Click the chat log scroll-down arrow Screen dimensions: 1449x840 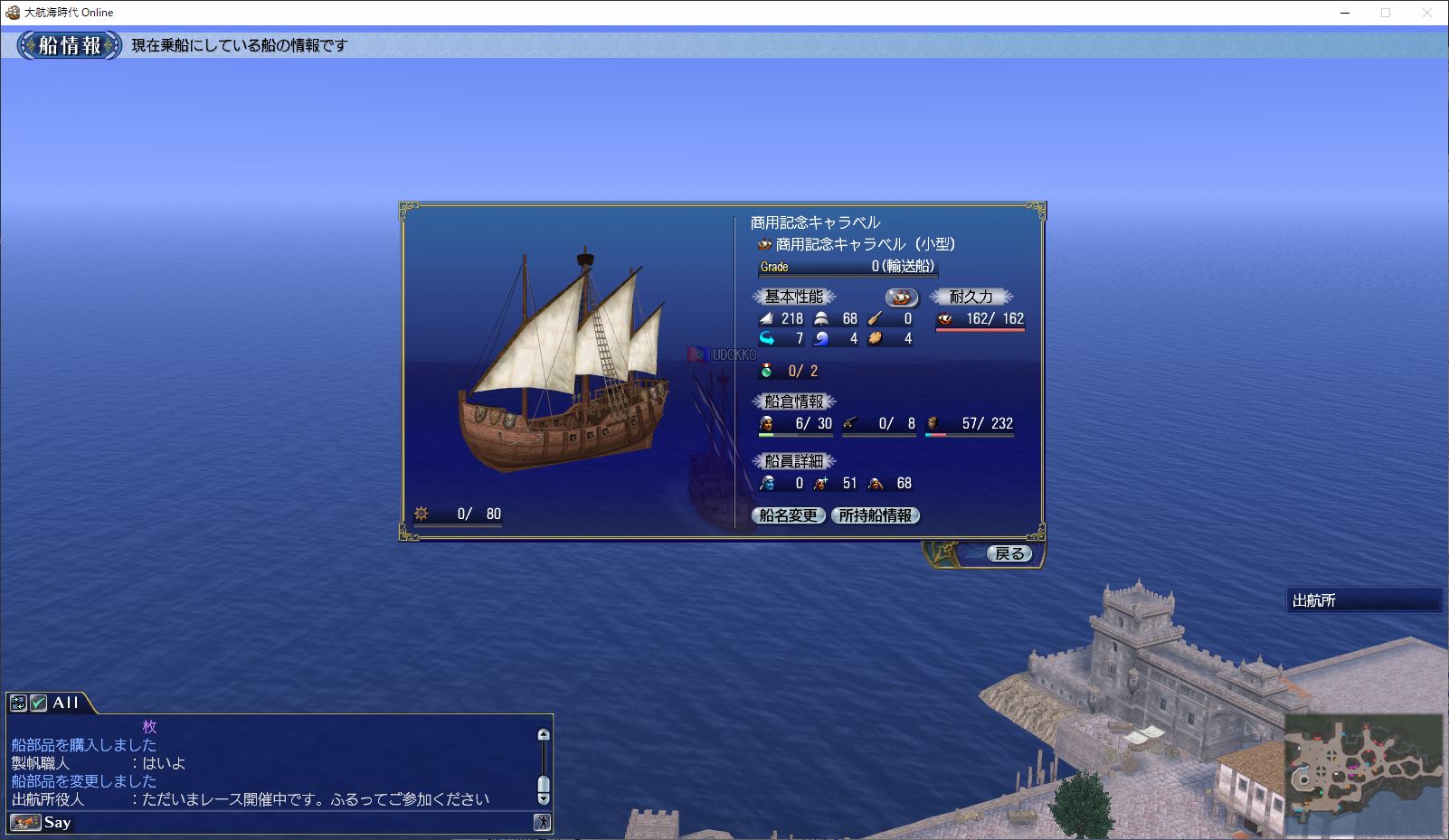pyautogui.click(x=544, y=798)
